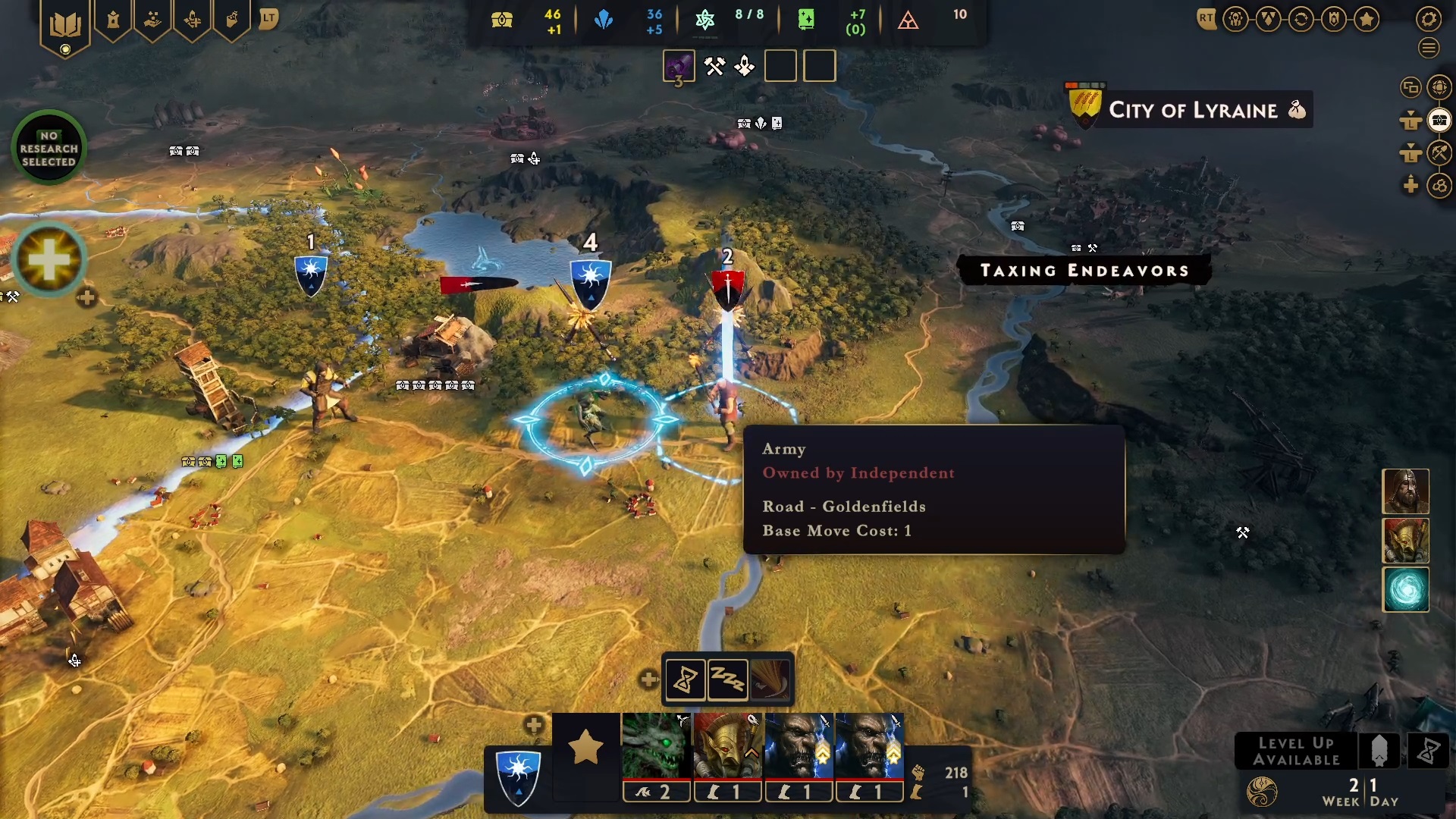Click the star icon in top toolbar
This screenshot has height=819, width=1456.
click(1367, 19)
